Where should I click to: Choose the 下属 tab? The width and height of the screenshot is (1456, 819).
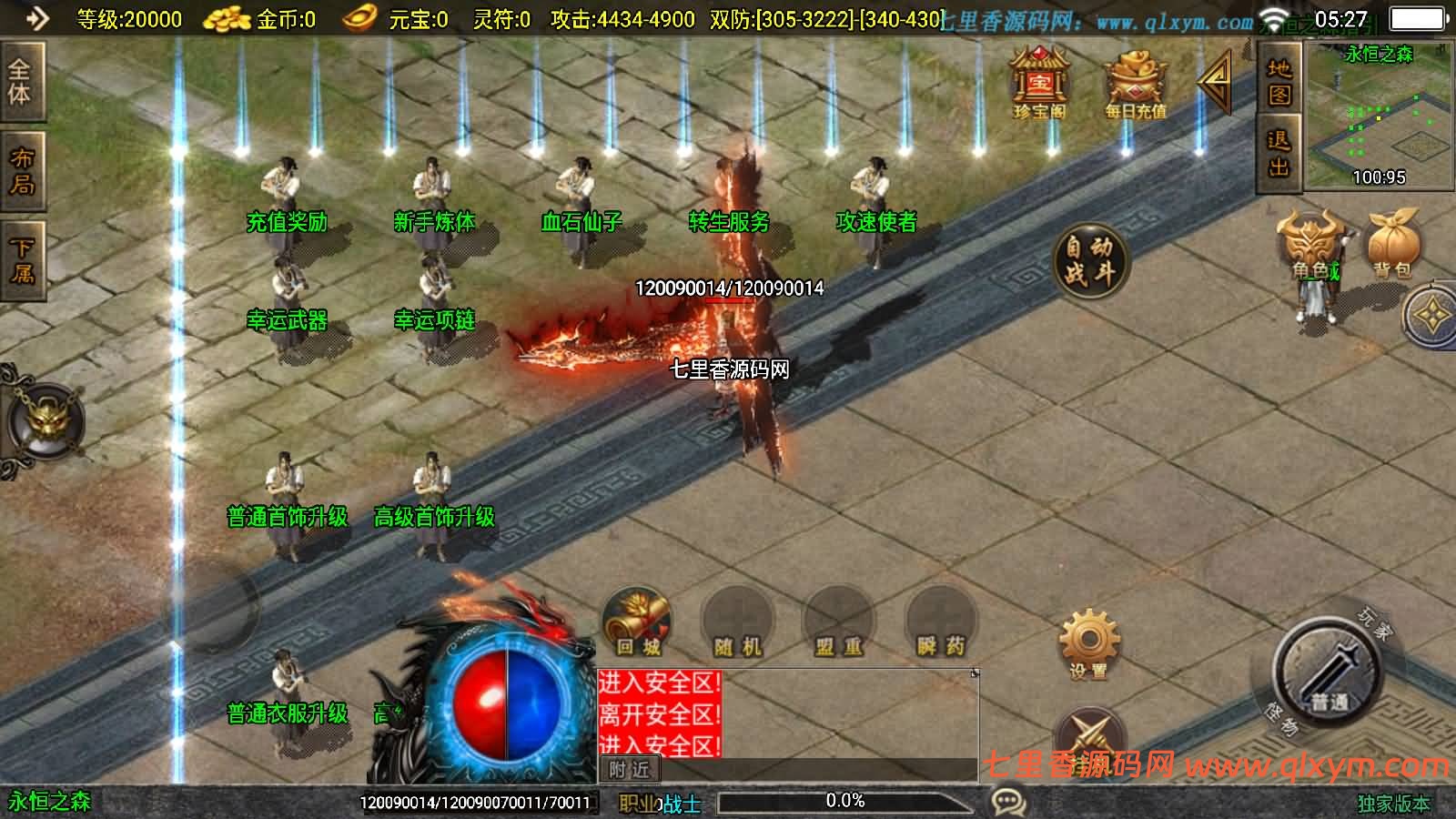click(x=21, y=260)
